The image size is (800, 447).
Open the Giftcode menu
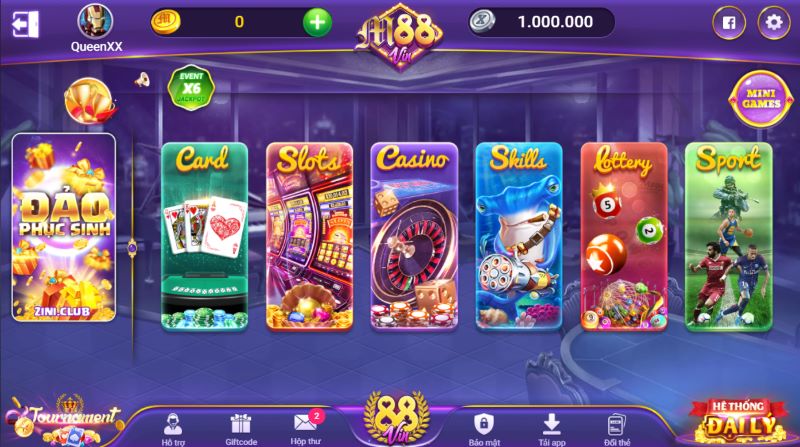[x=240, y=427]
